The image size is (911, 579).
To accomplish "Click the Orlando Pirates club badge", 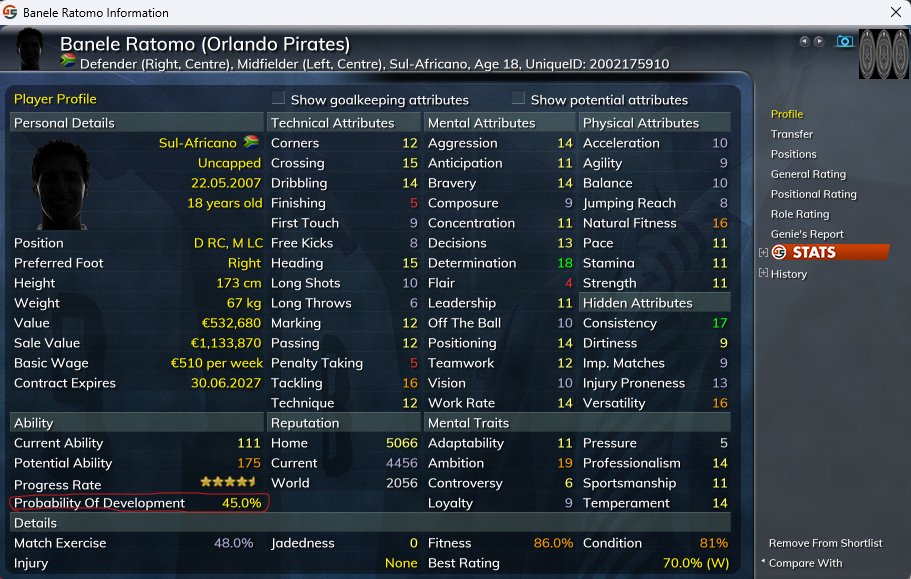I will pyautogui.click(x=883, y=53).
